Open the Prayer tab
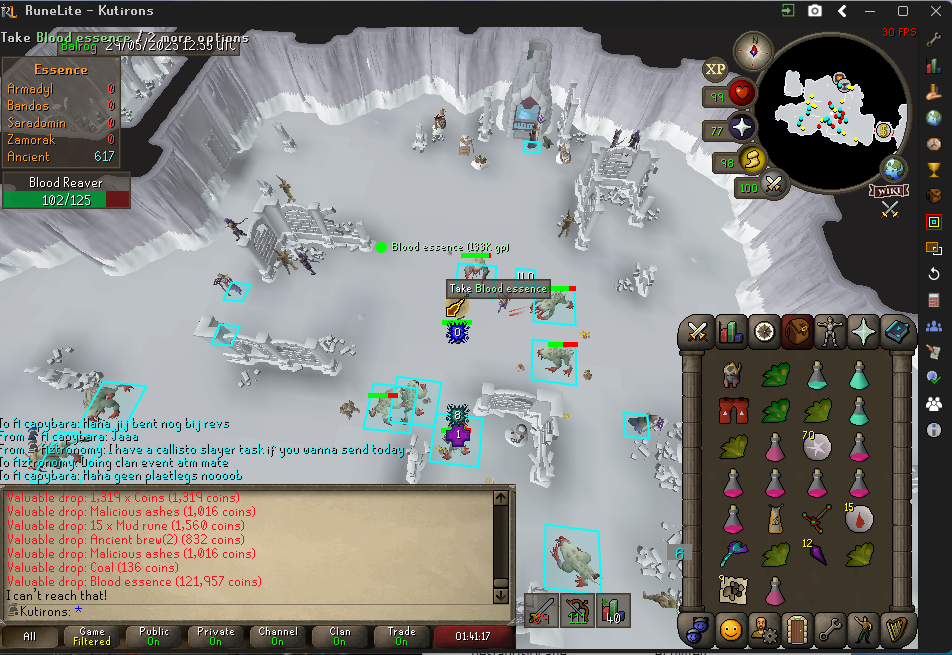 tap(863, 332)
